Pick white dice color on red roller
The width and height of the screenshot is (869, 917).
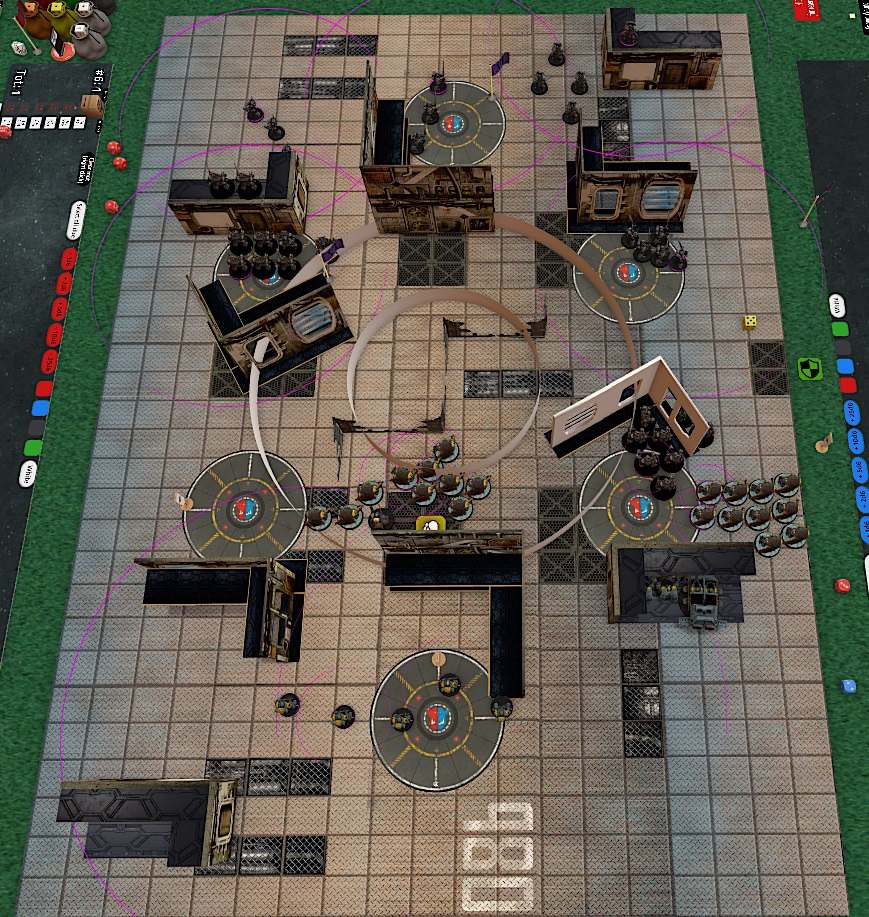coord(26,472)
